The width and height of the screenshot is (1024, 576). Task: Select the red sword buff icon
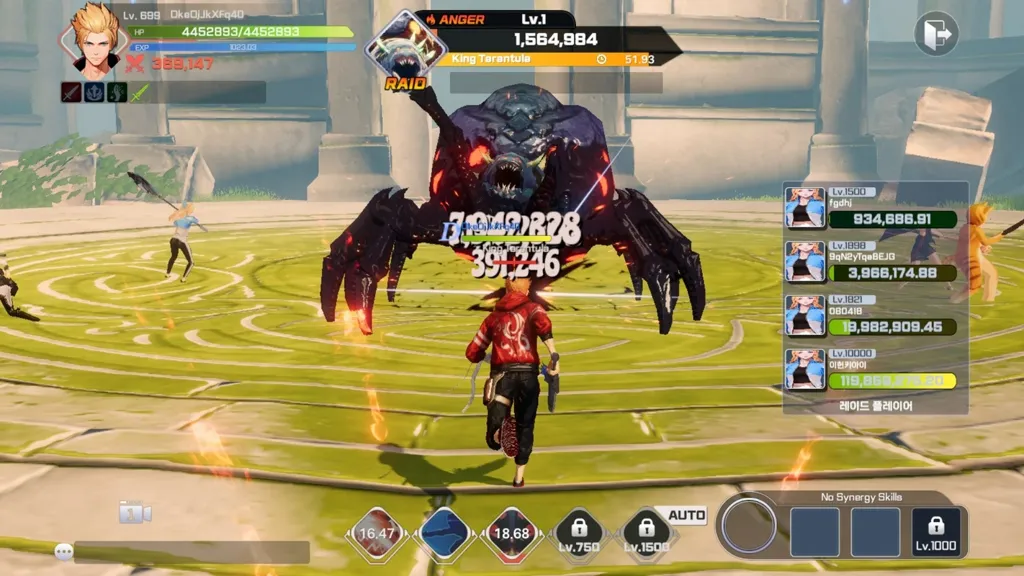click(71, 92)
